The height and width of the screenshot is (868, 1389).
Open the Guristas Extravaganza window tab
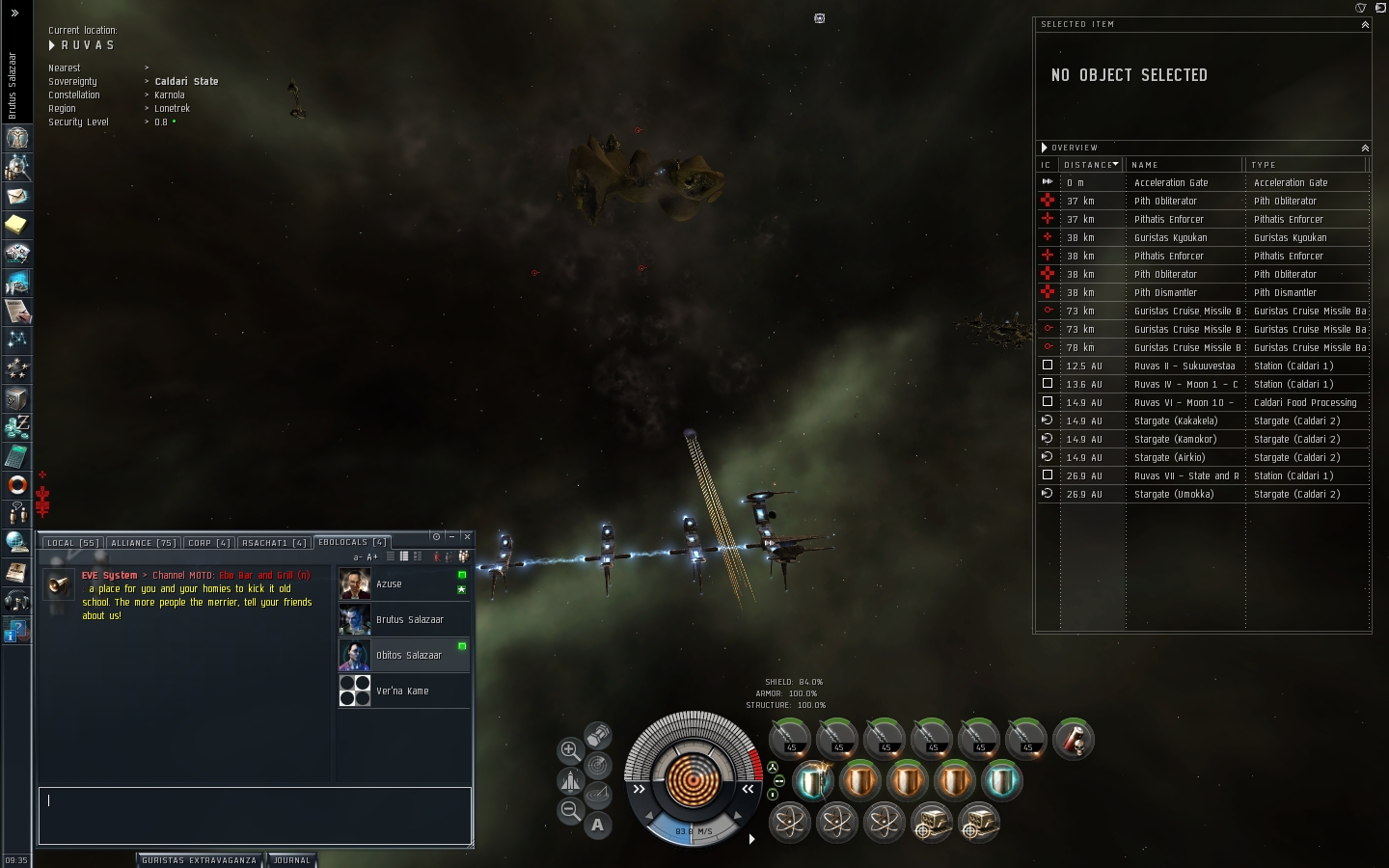(199, 860)
